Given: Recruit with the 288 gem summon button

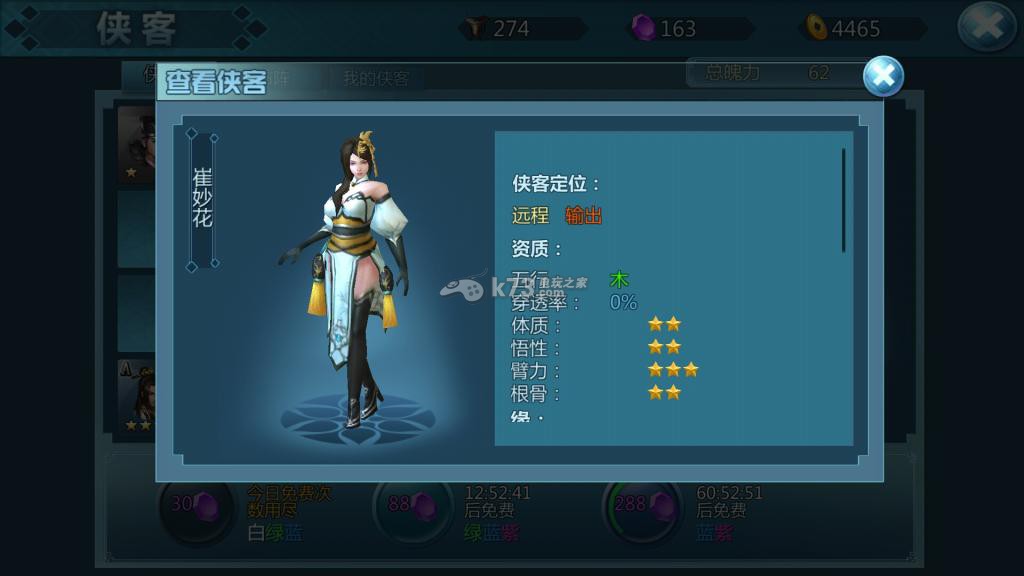Looking at the screenshot, I should click(x=641, y=507).
